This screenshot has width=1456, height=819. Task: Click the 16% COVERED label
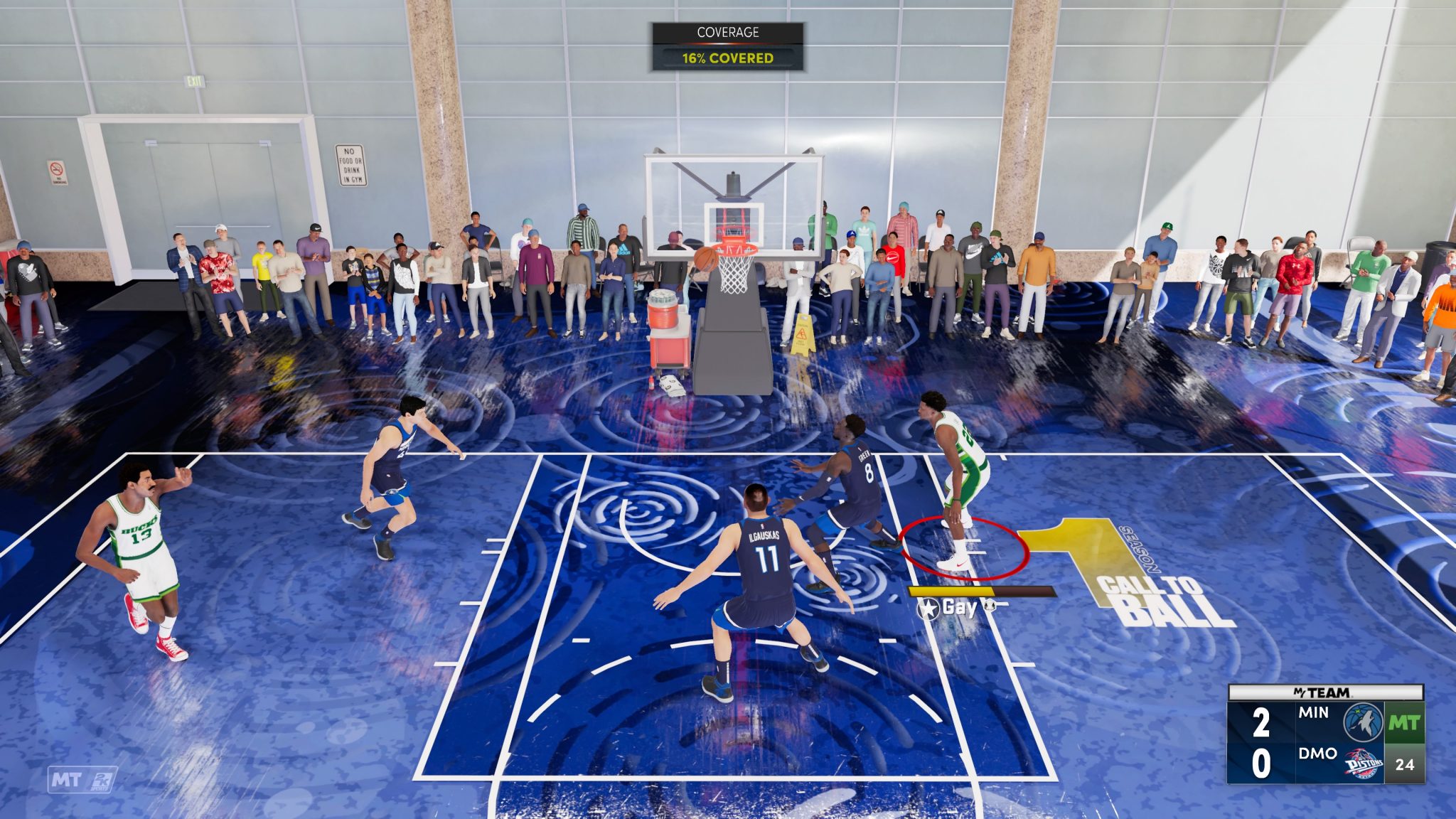pyautogui.click(x=727, y=60)
